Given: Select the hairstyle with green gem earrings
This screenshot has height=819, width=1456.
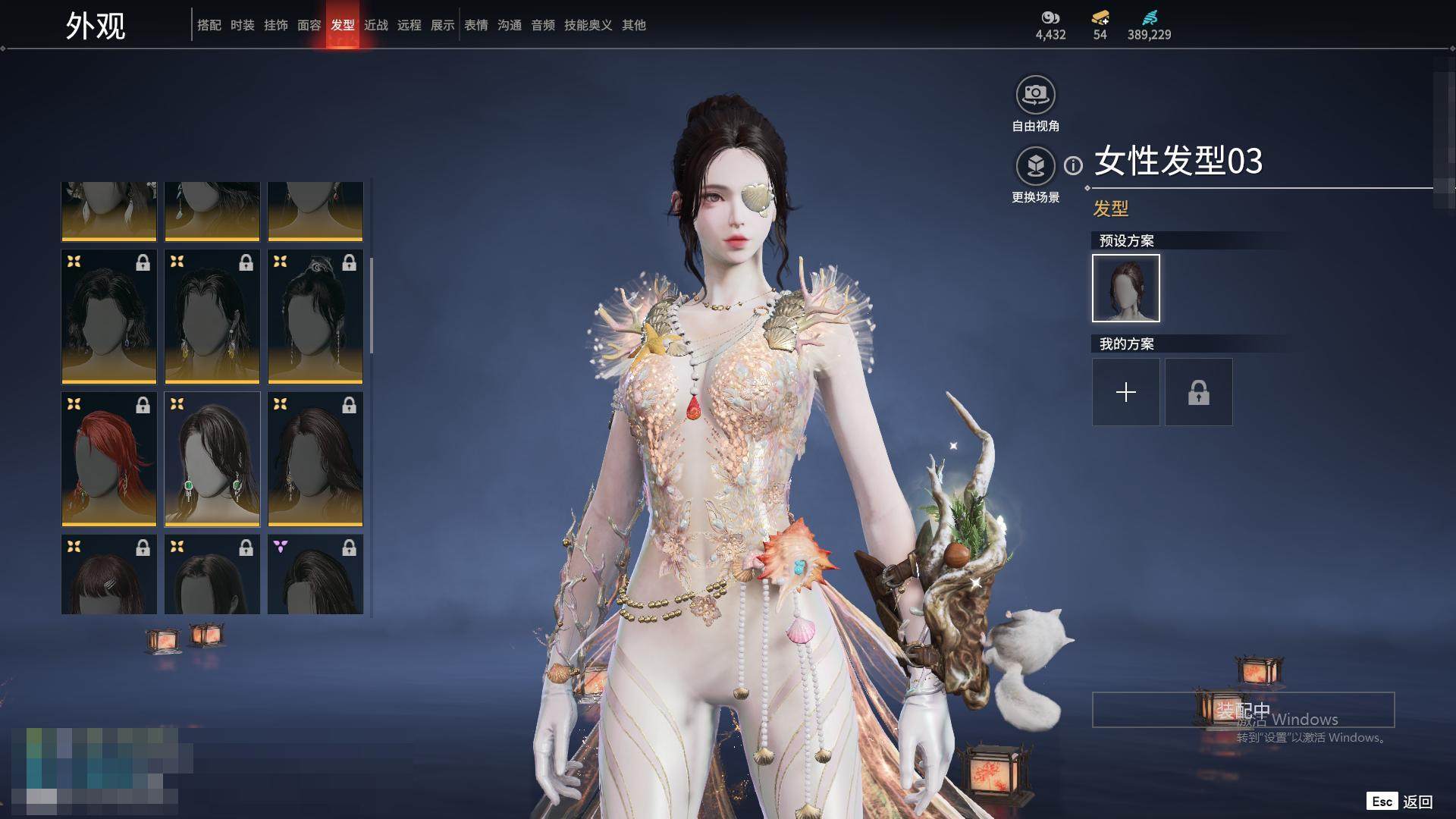Looking at the screenshot, I should tap(212, 459).
